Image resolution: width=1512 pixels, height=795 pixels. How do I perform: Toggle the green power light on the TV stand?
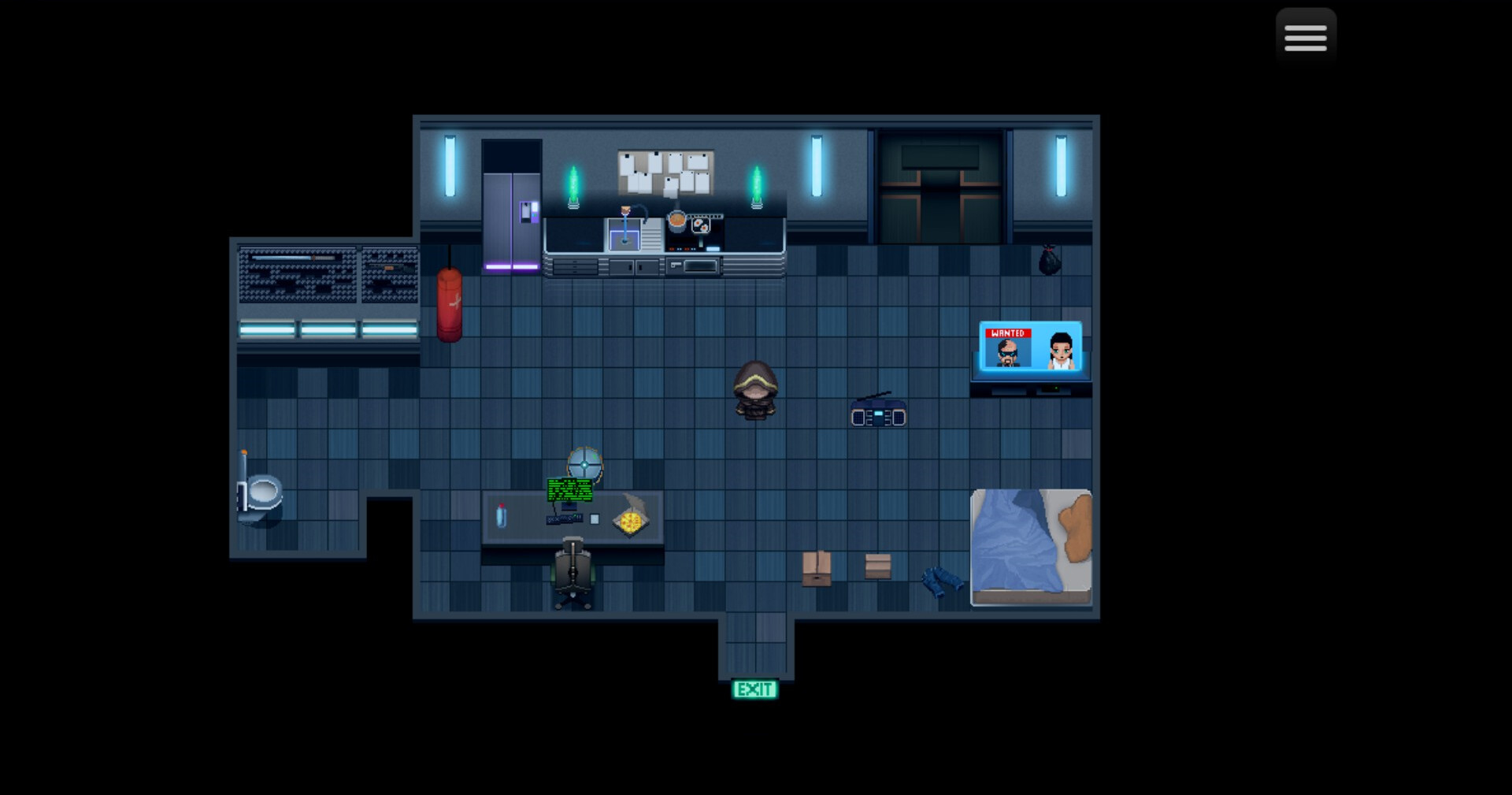coord(1057,388)
